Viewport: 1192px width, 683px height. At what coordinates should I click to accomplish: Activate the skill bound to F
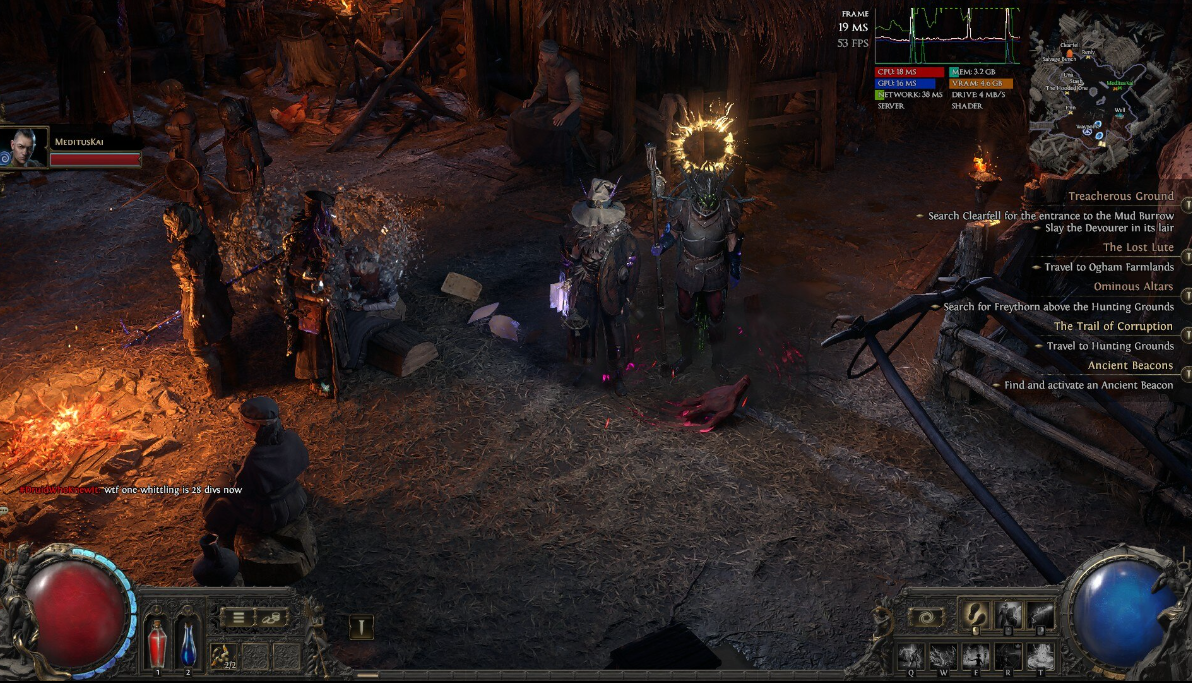[x=975, y=655]
